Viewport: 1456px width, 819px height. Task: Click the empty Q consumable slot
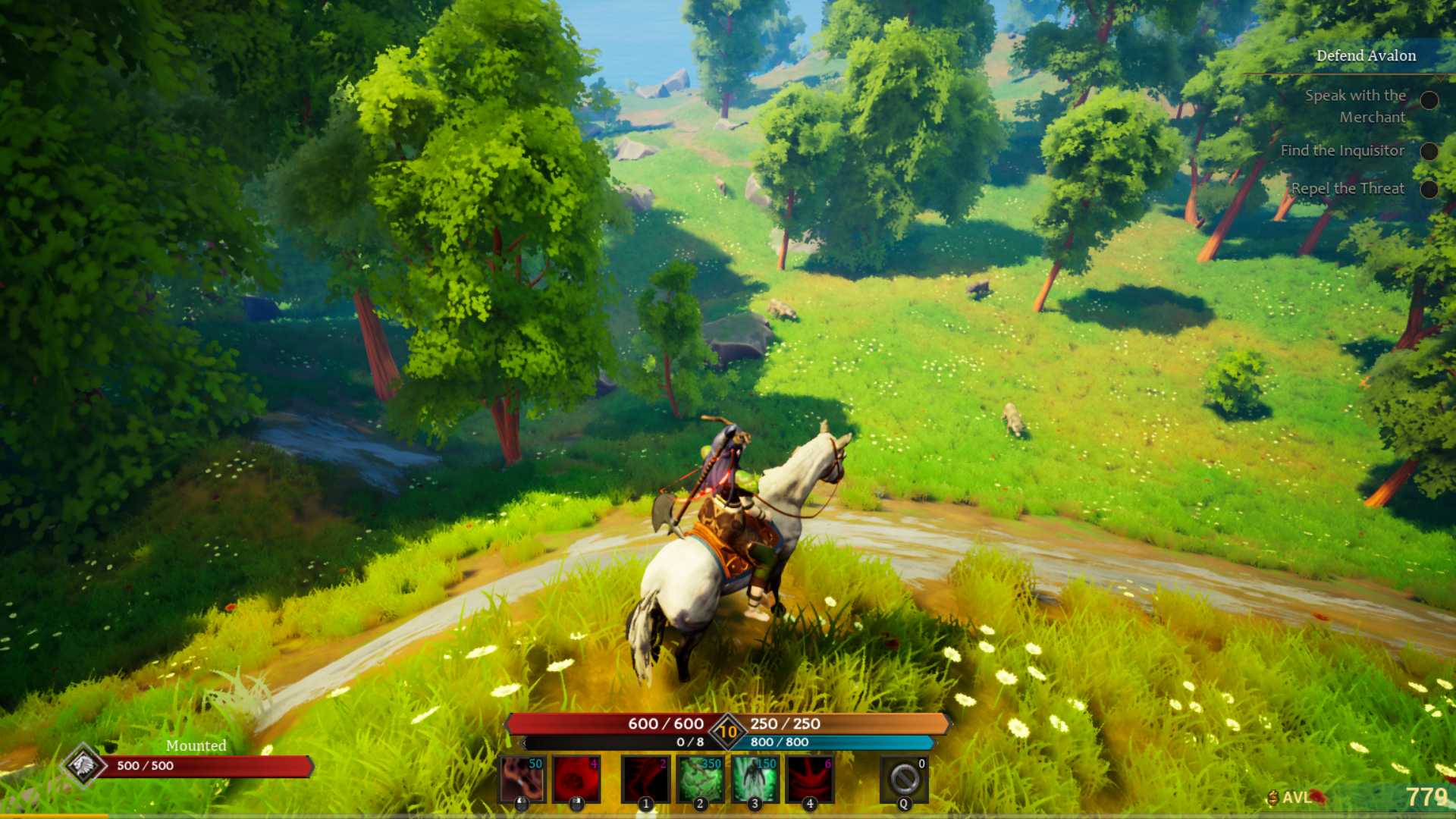pos(902,781)
